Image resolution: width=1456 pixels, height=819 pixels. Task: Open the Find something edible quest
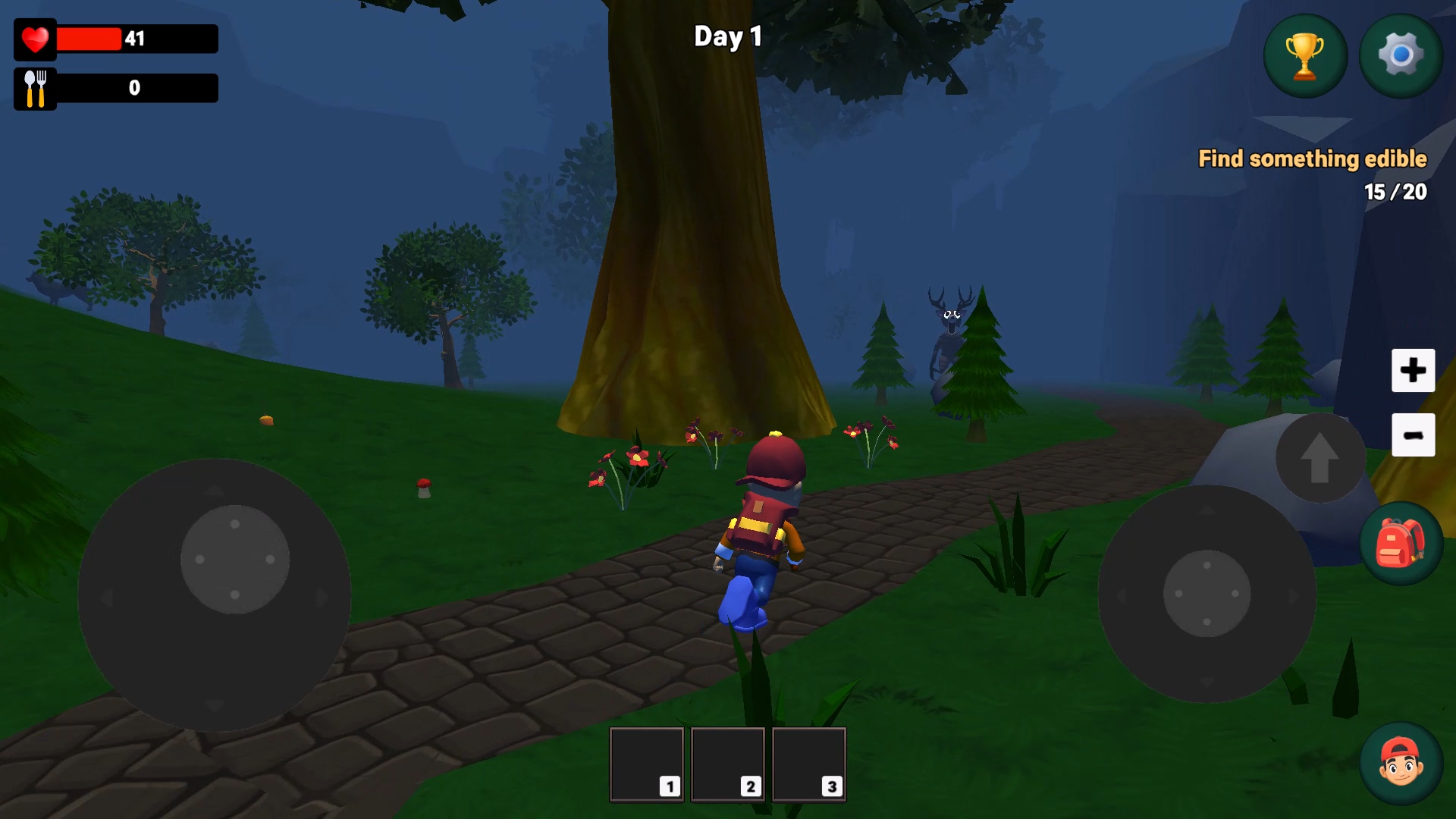click(x=1312, y=159)
